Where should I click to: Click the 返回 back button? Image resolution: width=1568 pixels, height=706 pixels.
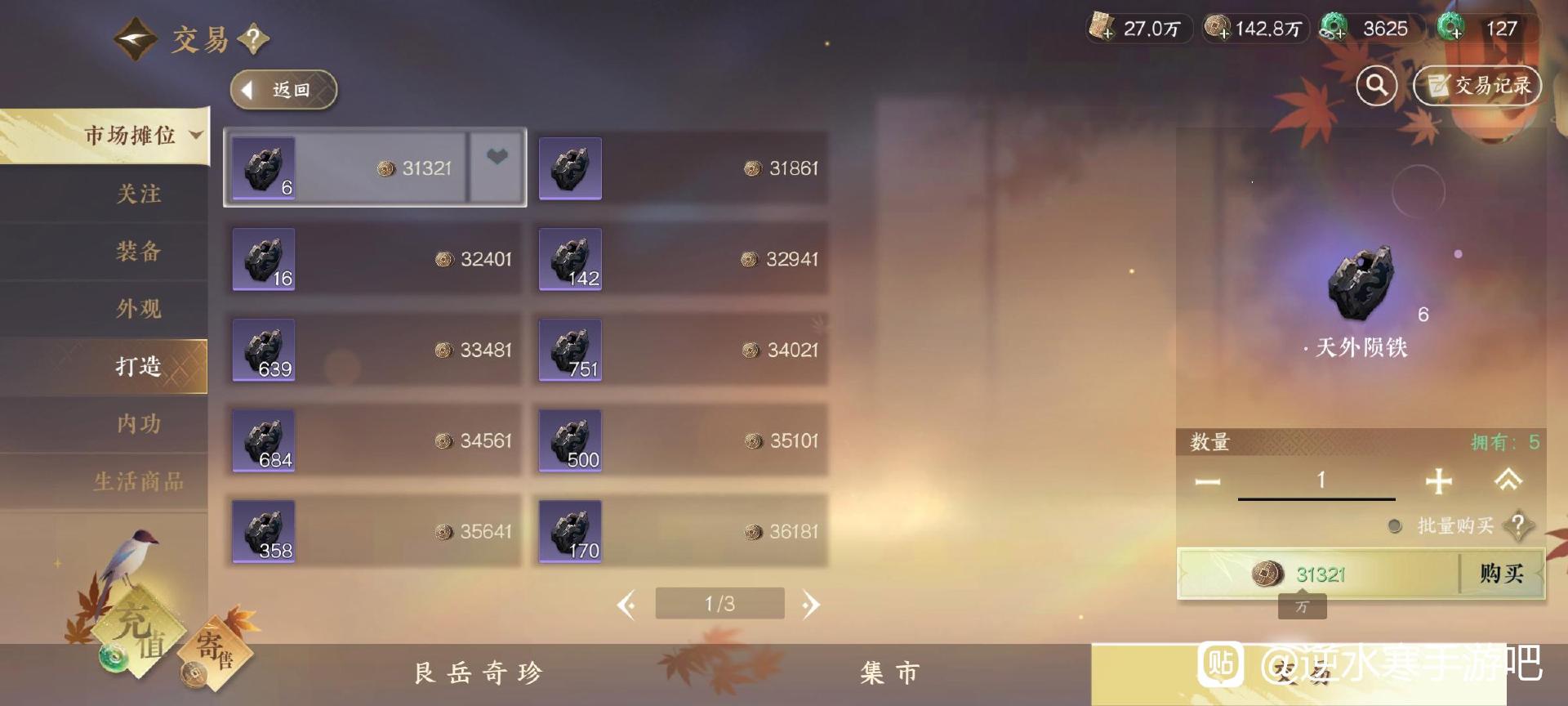282,89
